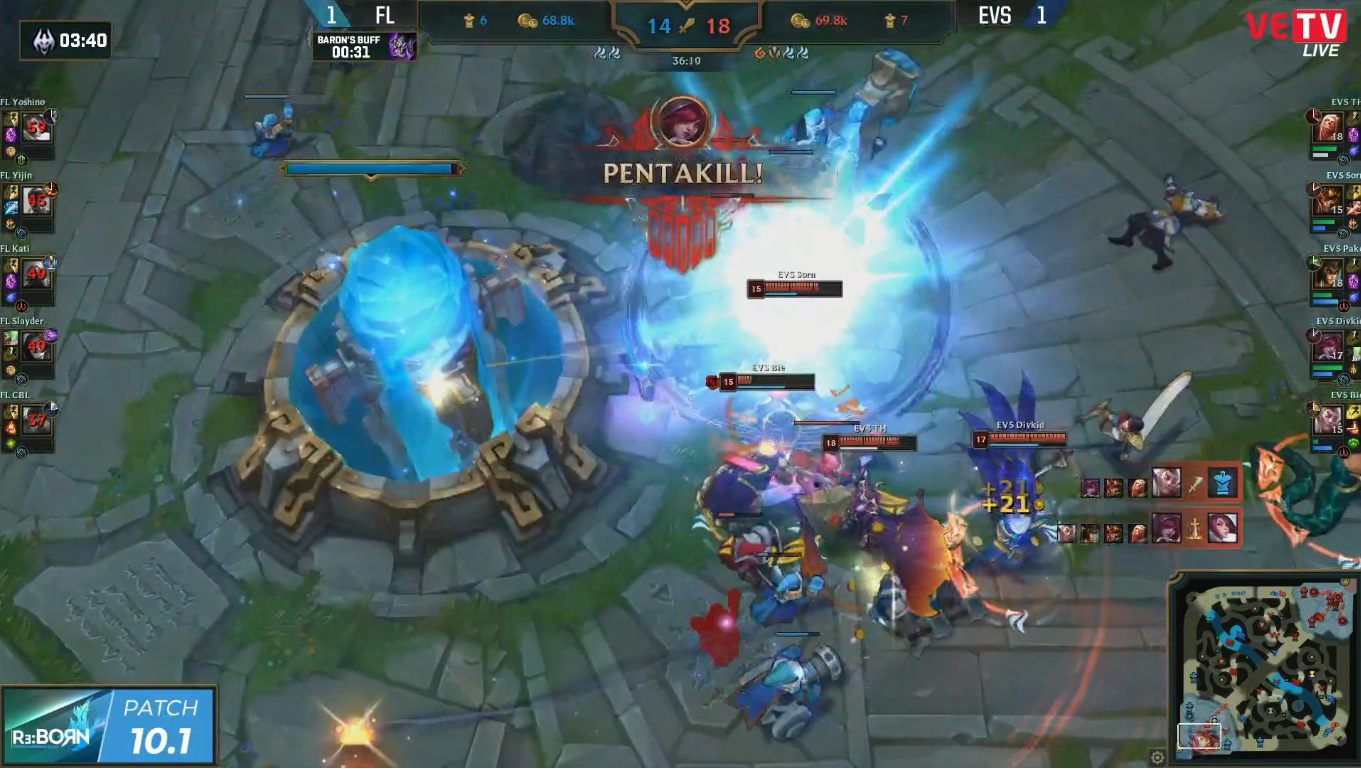Select FL Yijin's champion portrait
1361x769 pixels.
(37, 200)
